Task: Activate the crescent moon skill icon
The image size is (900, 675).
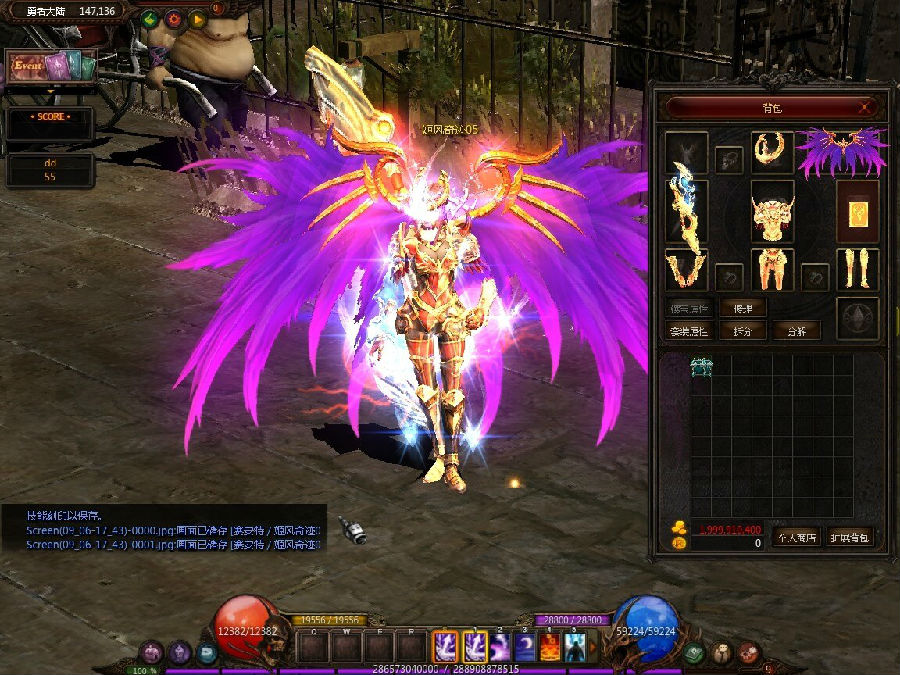Action: (x=524, y=648)
